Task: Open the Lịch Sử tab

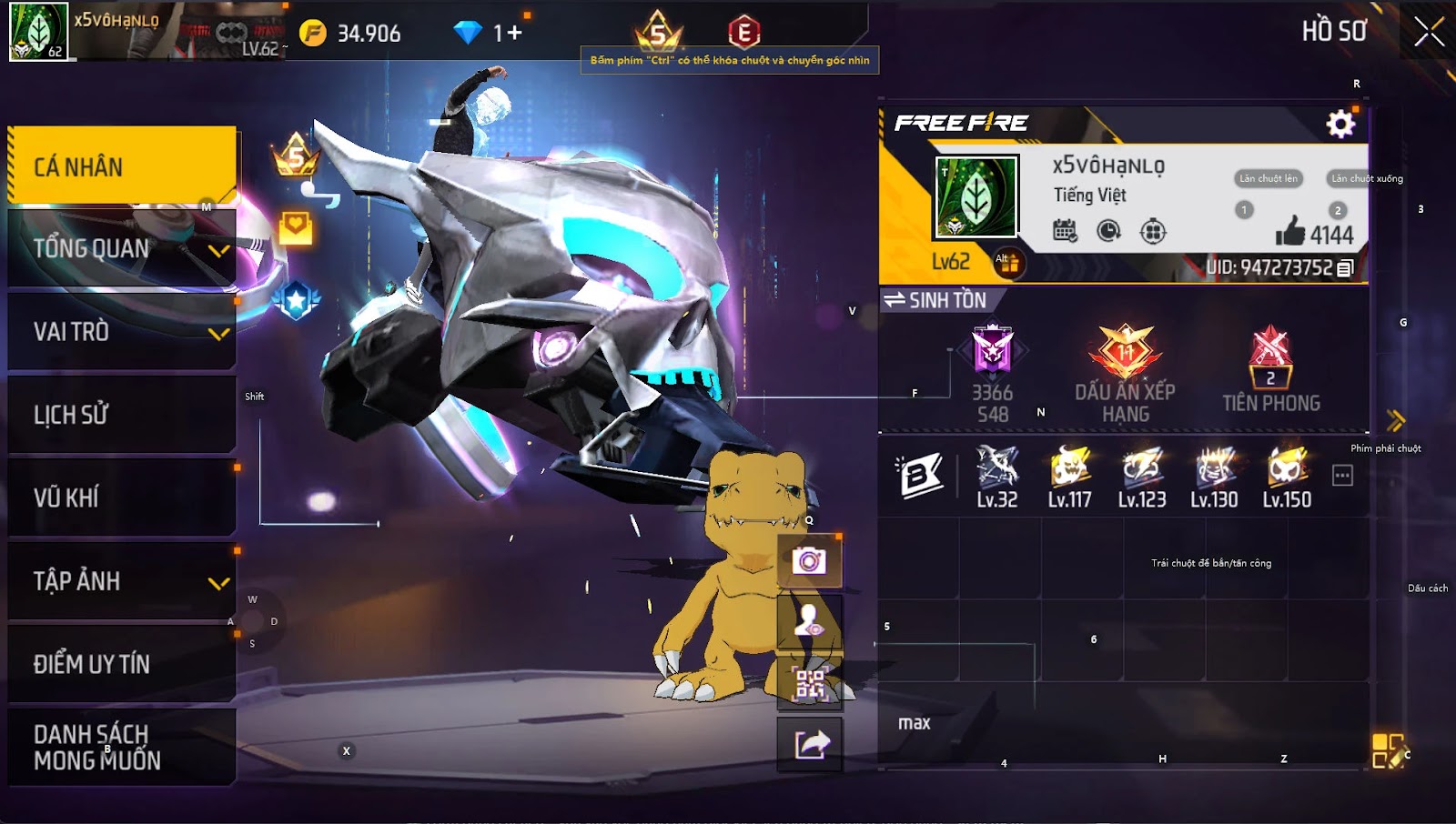Action: click(x=122, y=415)
